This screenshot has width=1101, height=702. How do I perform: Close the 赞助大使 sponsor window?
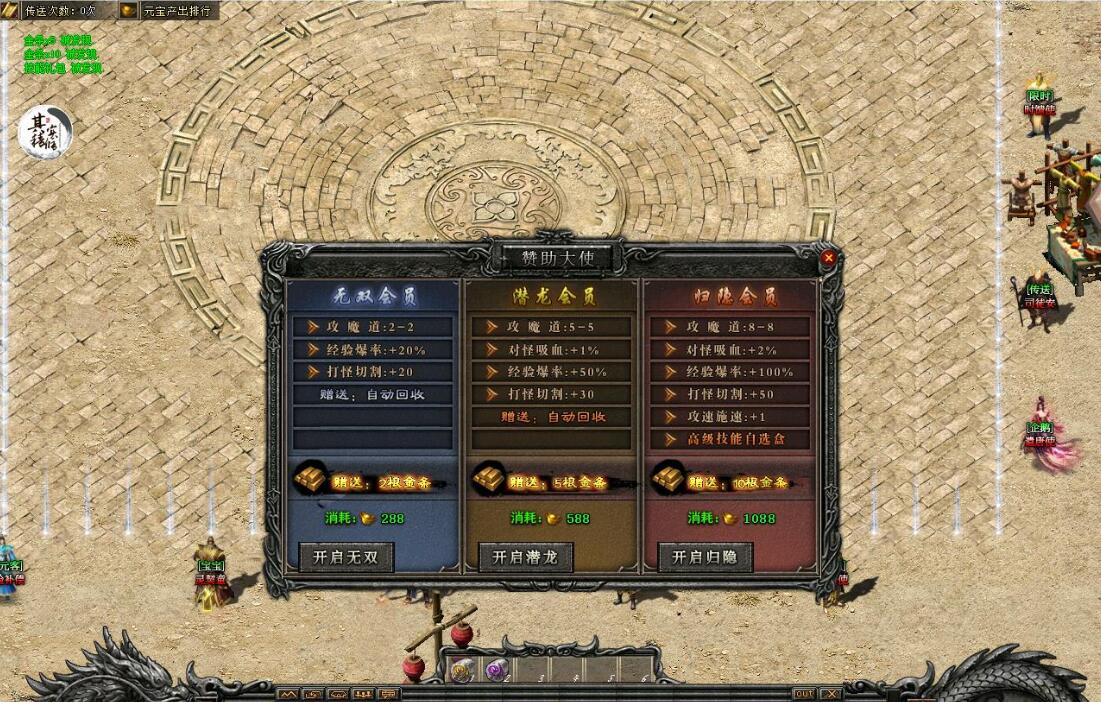coord(828,258)
